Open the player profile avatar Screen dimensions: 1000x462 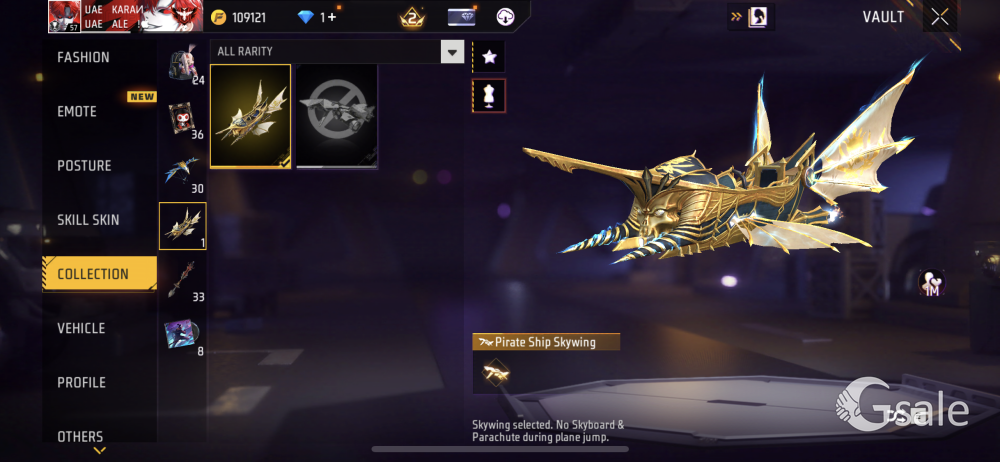(x=63, y=16)
